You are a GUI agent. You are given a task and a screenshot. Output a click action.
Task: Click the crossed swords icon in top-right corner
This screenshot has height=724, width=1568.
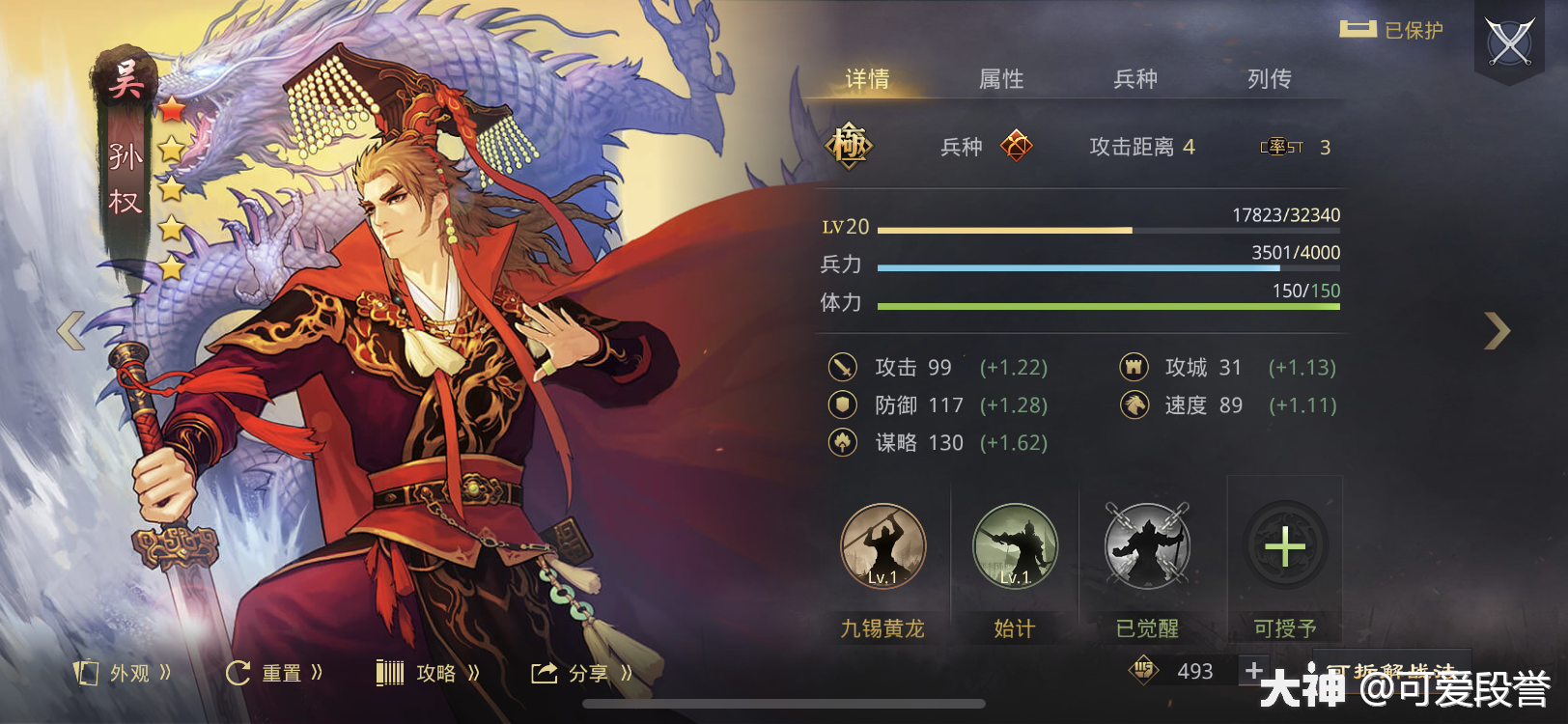[x=1509, y=41]
